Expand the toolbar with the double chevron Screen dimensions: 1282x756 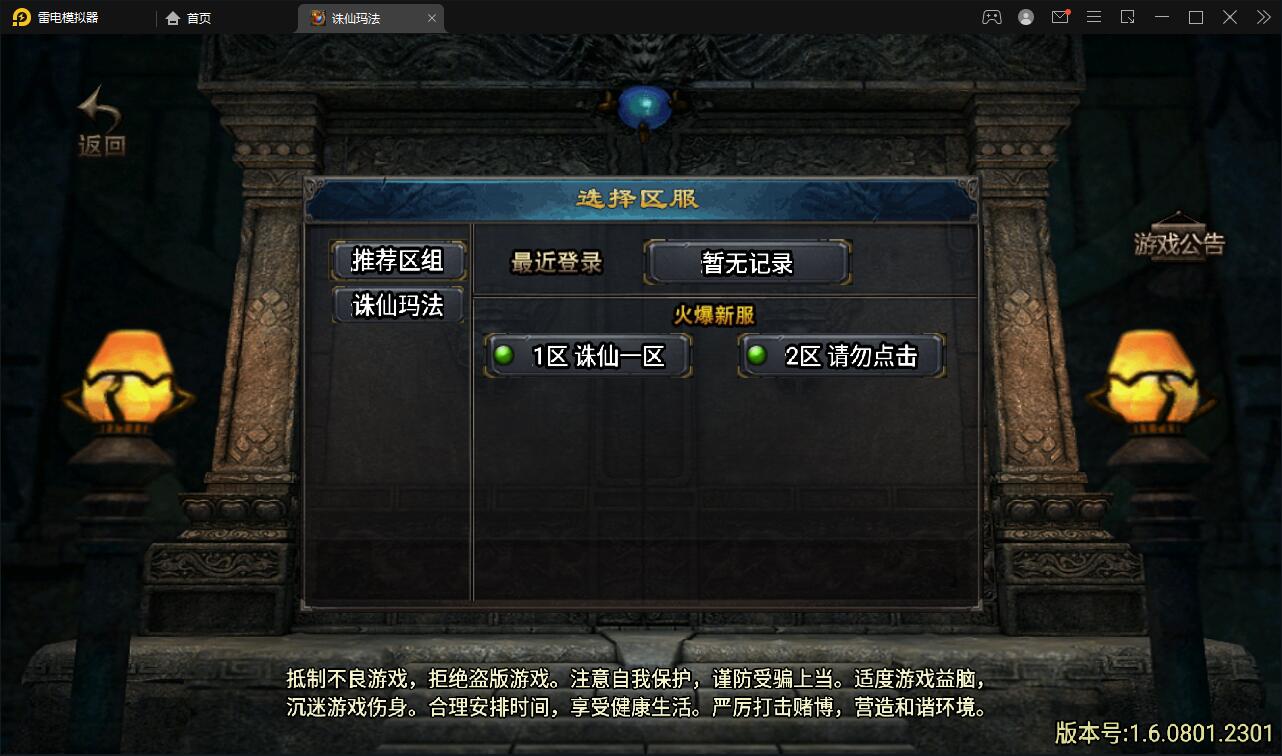tap(1262, 17)
